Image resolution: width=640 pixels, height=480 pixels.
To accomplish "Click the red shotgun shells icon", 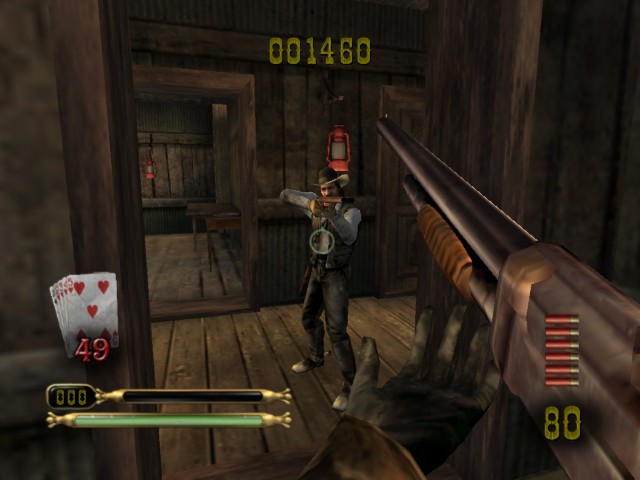I will coord(561,350).
